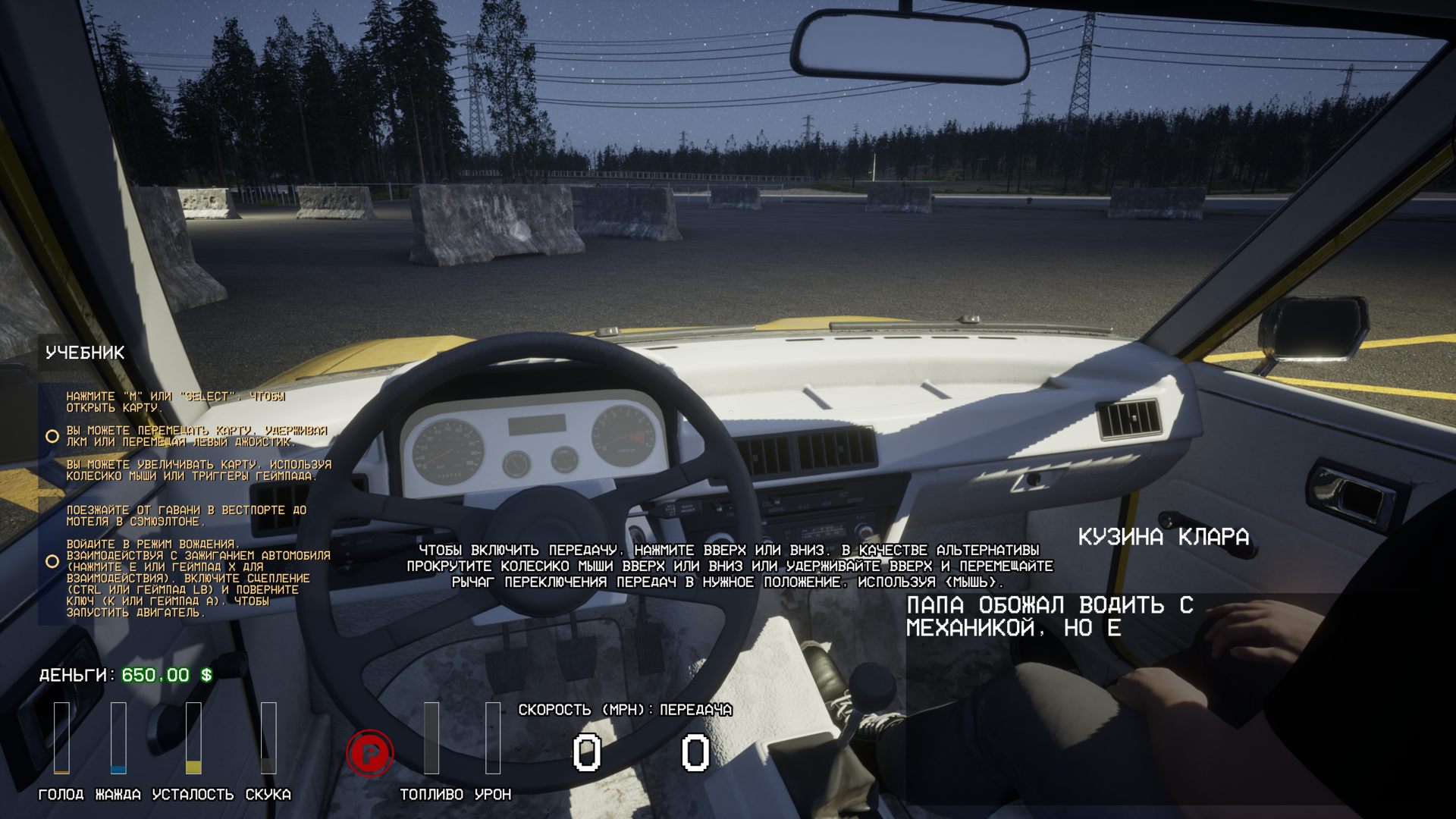Click the red parking brake icon
Image resolution: width=1456 pixels, height=819 pixels.
(370, 753)
